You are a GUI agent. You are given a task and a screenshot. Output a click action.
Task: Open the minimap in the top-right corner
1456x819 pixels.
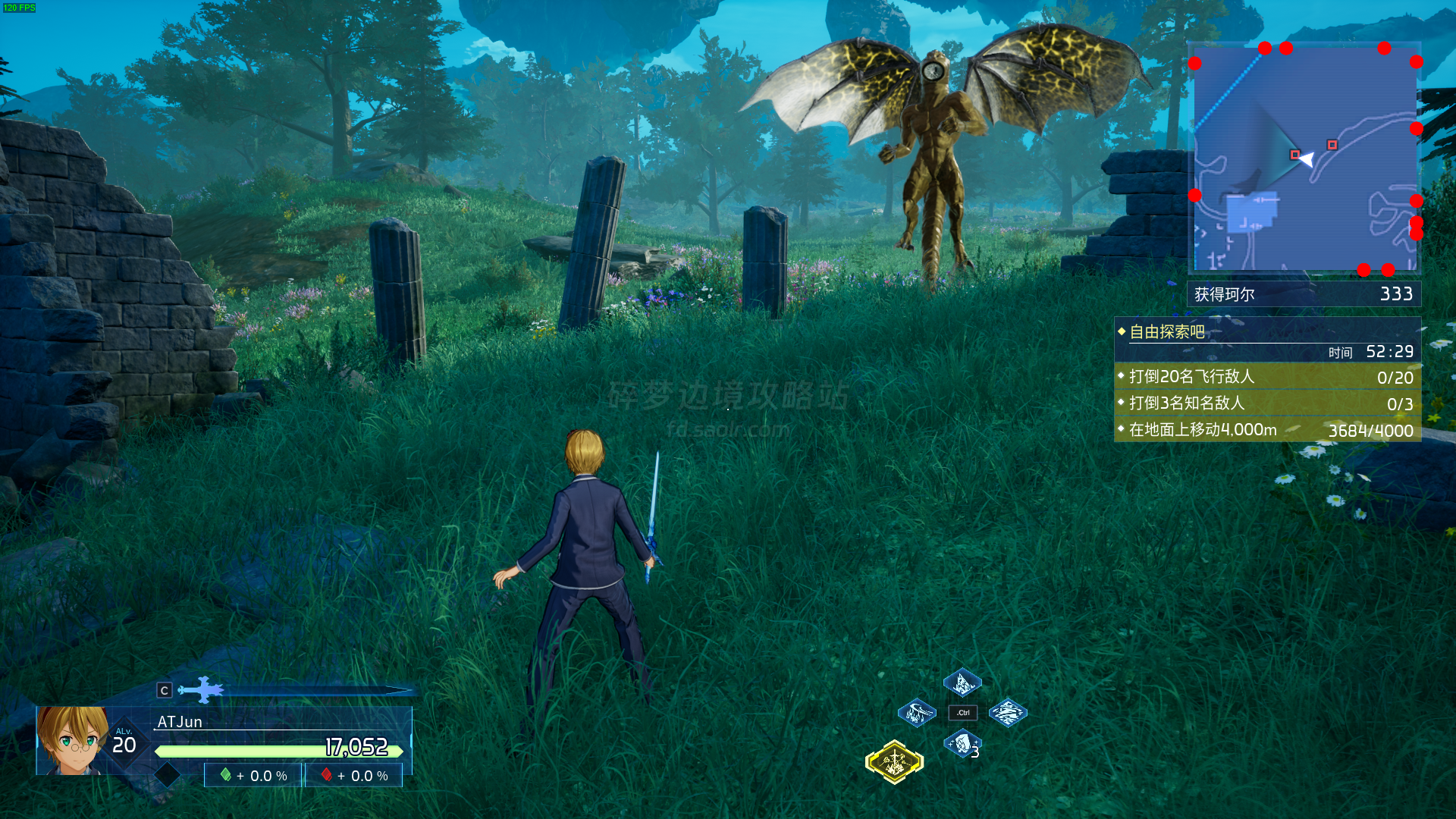click(x=1304, y=158)
